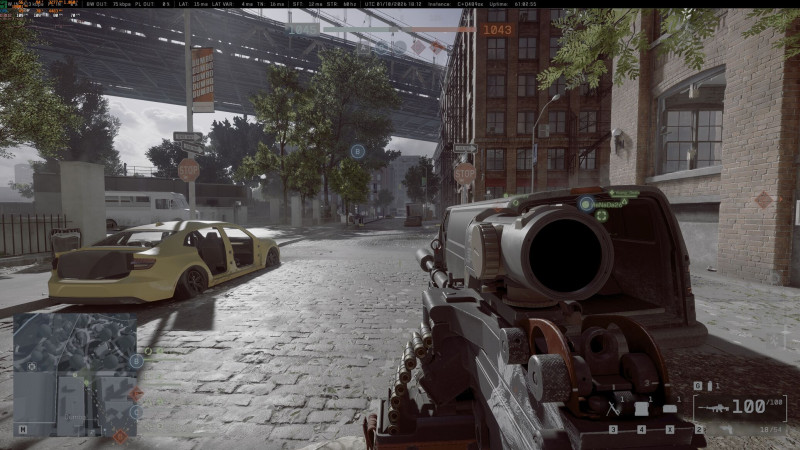The height and width of the screenshot is (450, 800).
Task: Choose the slot 4 supply bag gadget
Action: (642, 409)
